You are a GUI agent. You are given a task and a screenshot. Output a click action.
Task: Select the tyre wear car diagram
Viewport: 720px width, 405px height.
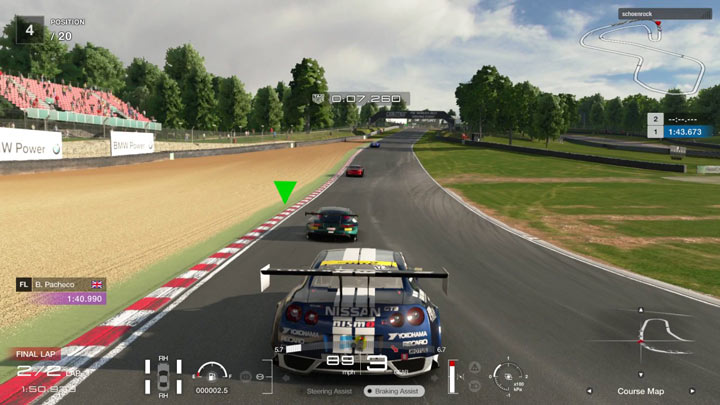(x=163, y=378)
